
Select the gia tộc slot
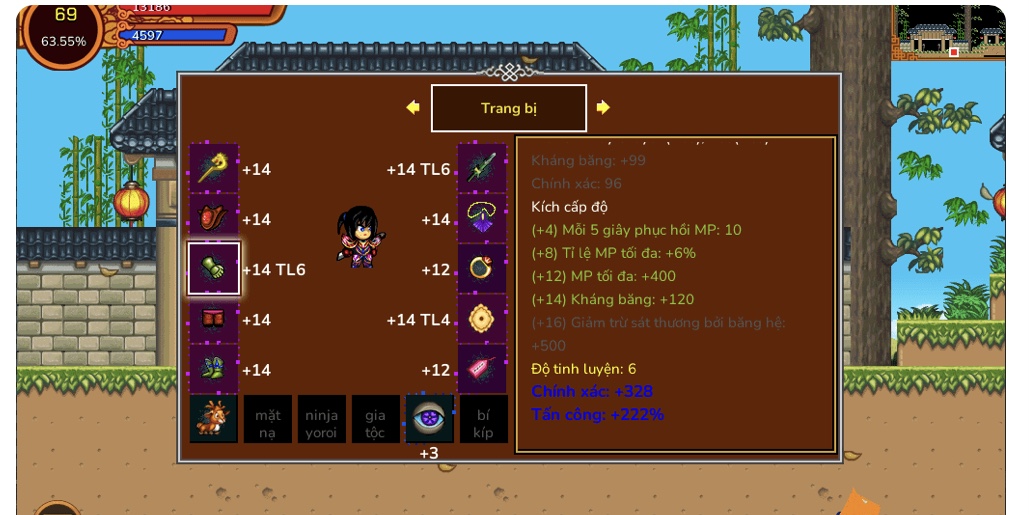pos(376,419)
